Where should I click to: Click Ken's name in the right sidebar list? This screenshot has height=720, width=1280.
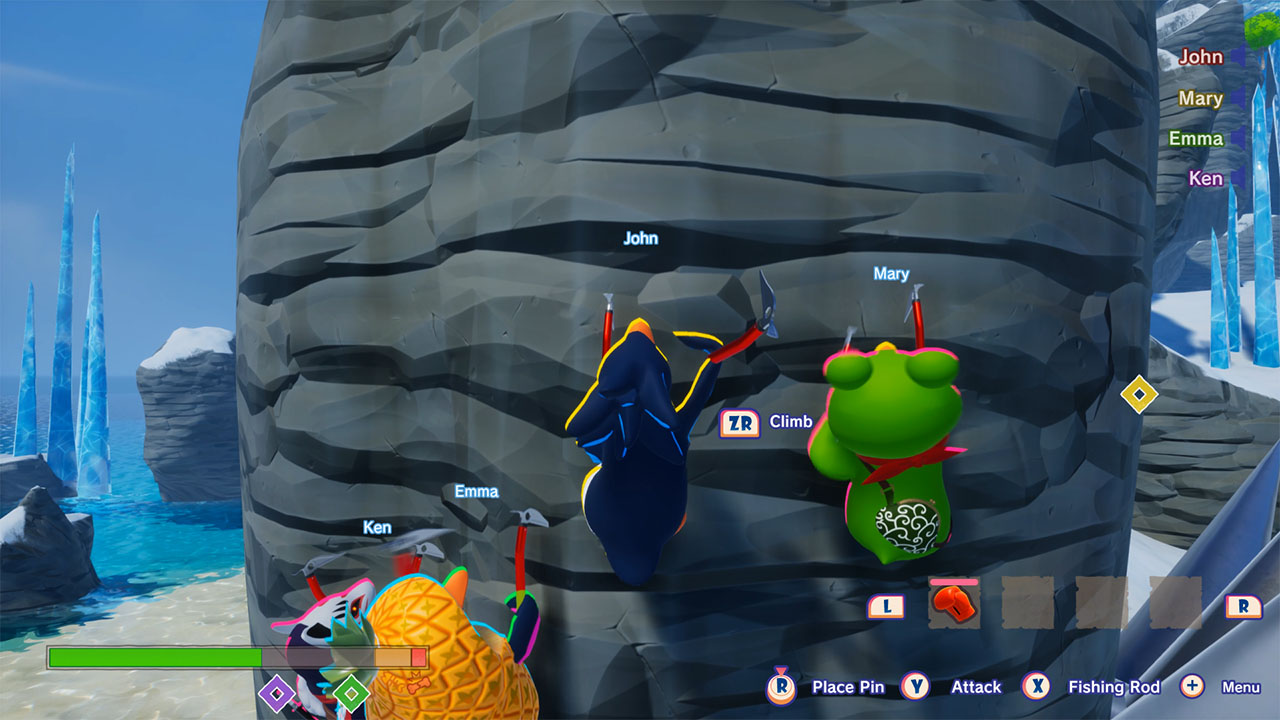(x=1205, y=178)
